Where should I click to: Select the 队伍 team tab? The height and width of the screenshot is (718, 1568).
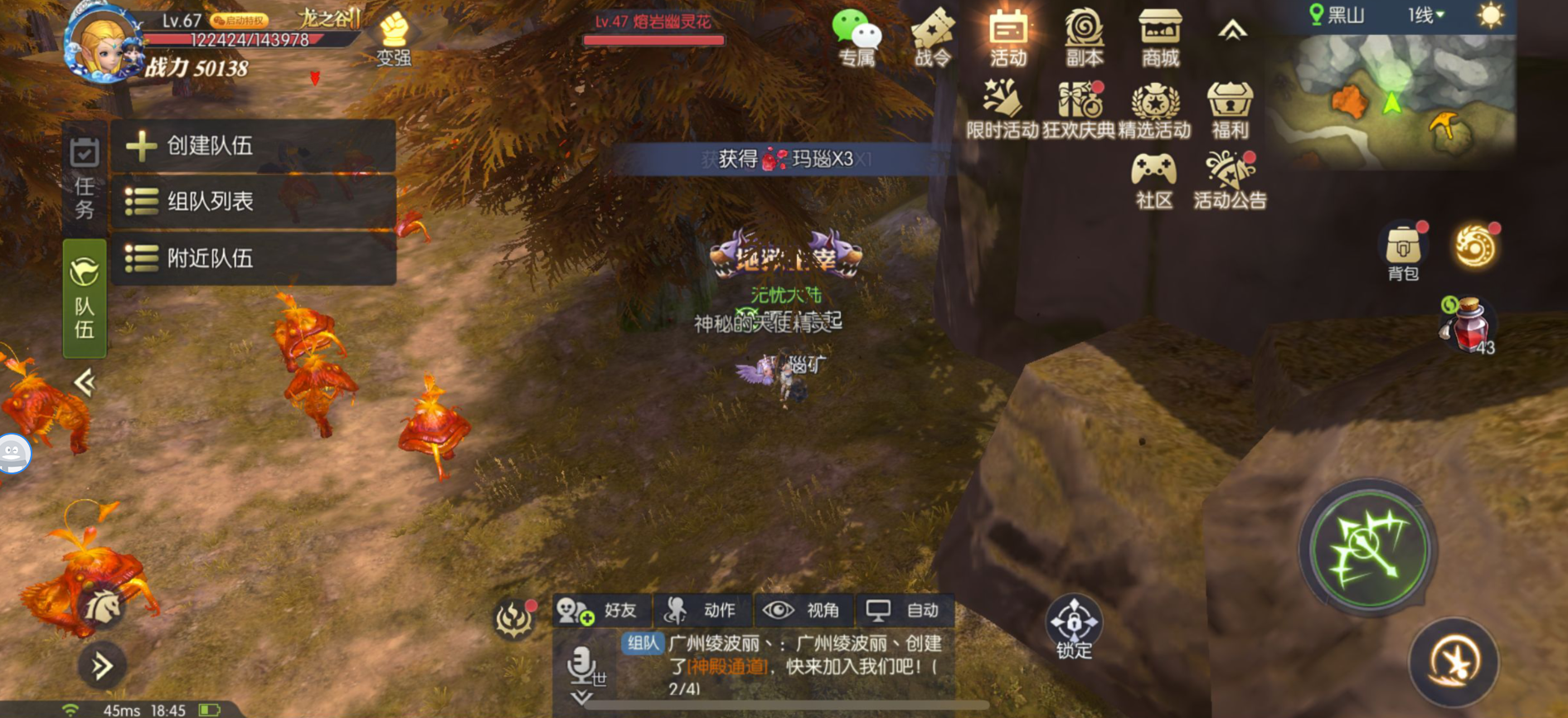pos(85,298)
